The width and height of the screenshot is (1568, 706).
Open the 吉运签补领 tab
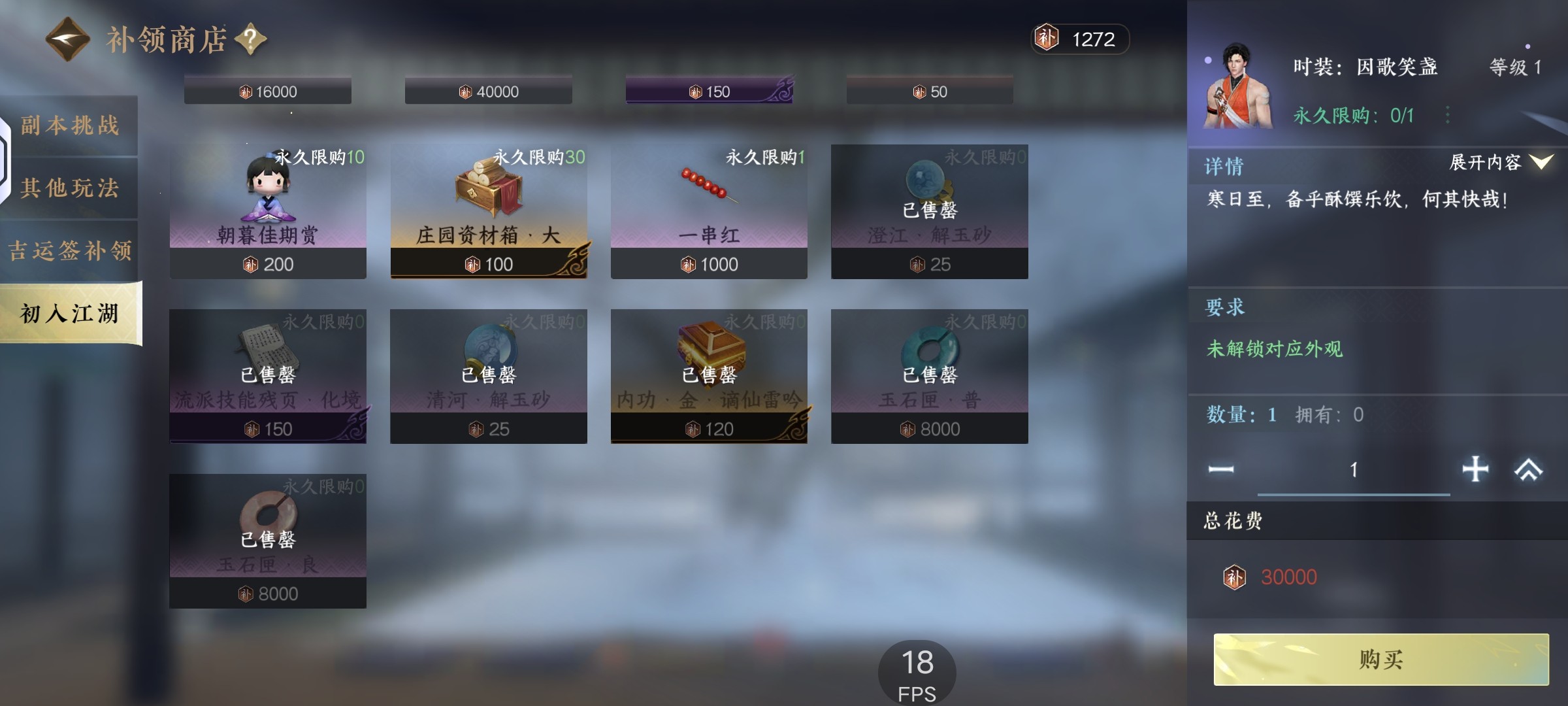pyautogui.click(x=70, y=251)
